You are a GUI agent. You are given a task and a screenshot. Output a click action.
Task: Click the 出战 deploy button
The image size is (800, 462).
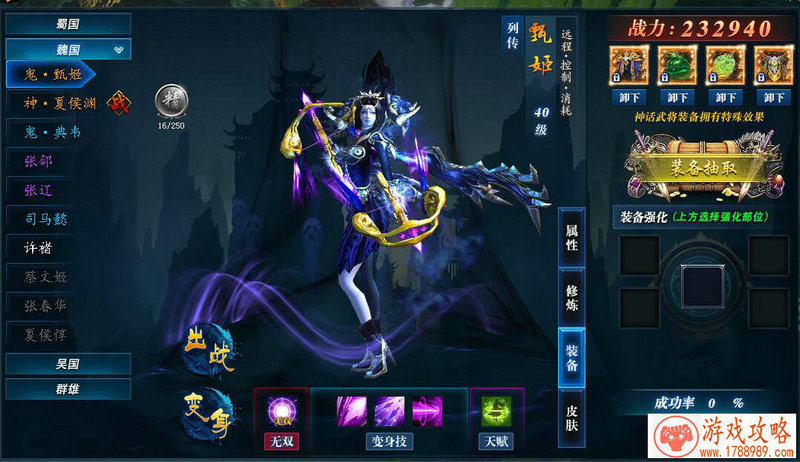[x=209, y=355]
